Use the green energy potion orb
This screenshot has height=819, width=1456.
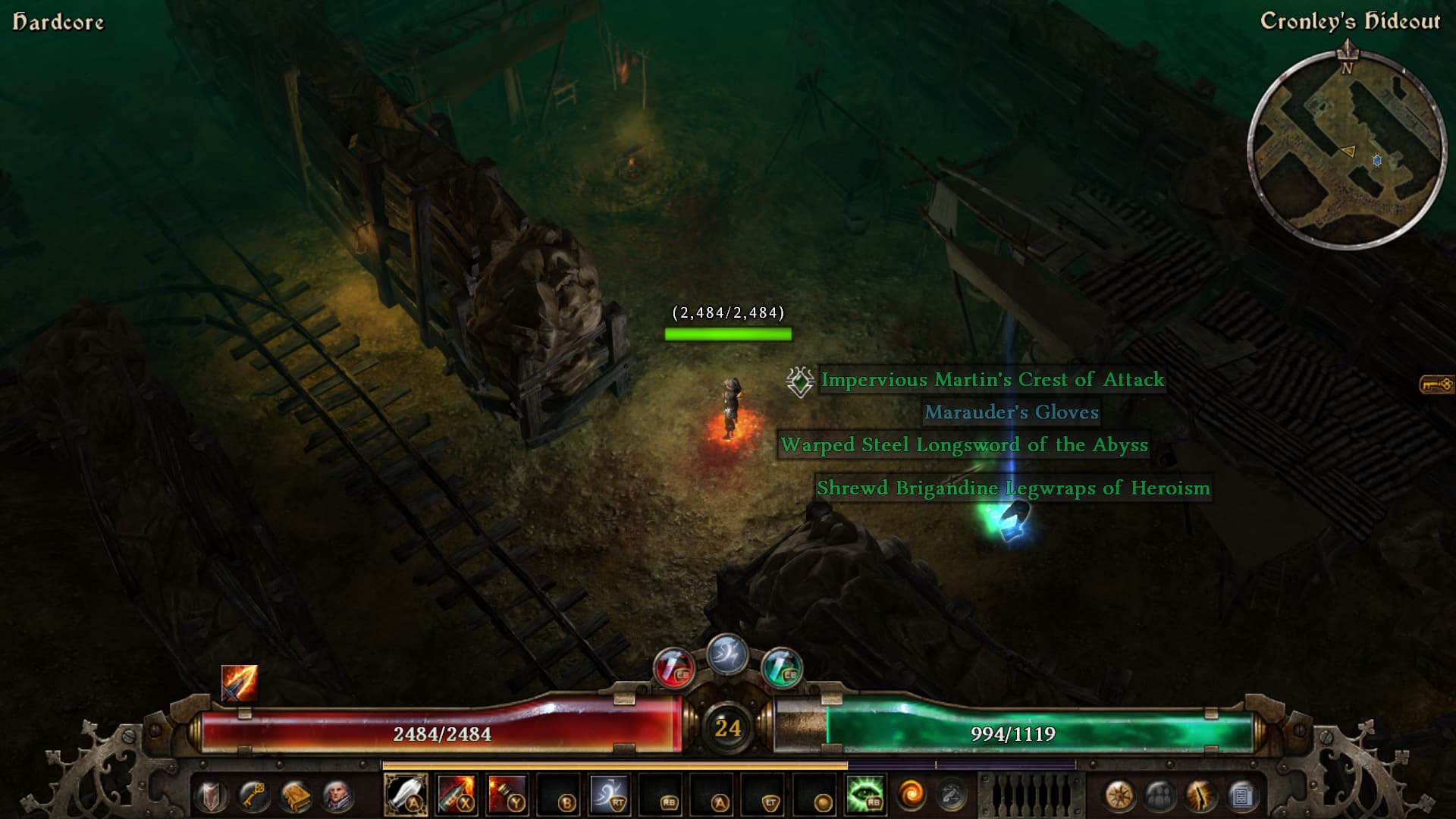pyautogui.click(x=781, y=668)
